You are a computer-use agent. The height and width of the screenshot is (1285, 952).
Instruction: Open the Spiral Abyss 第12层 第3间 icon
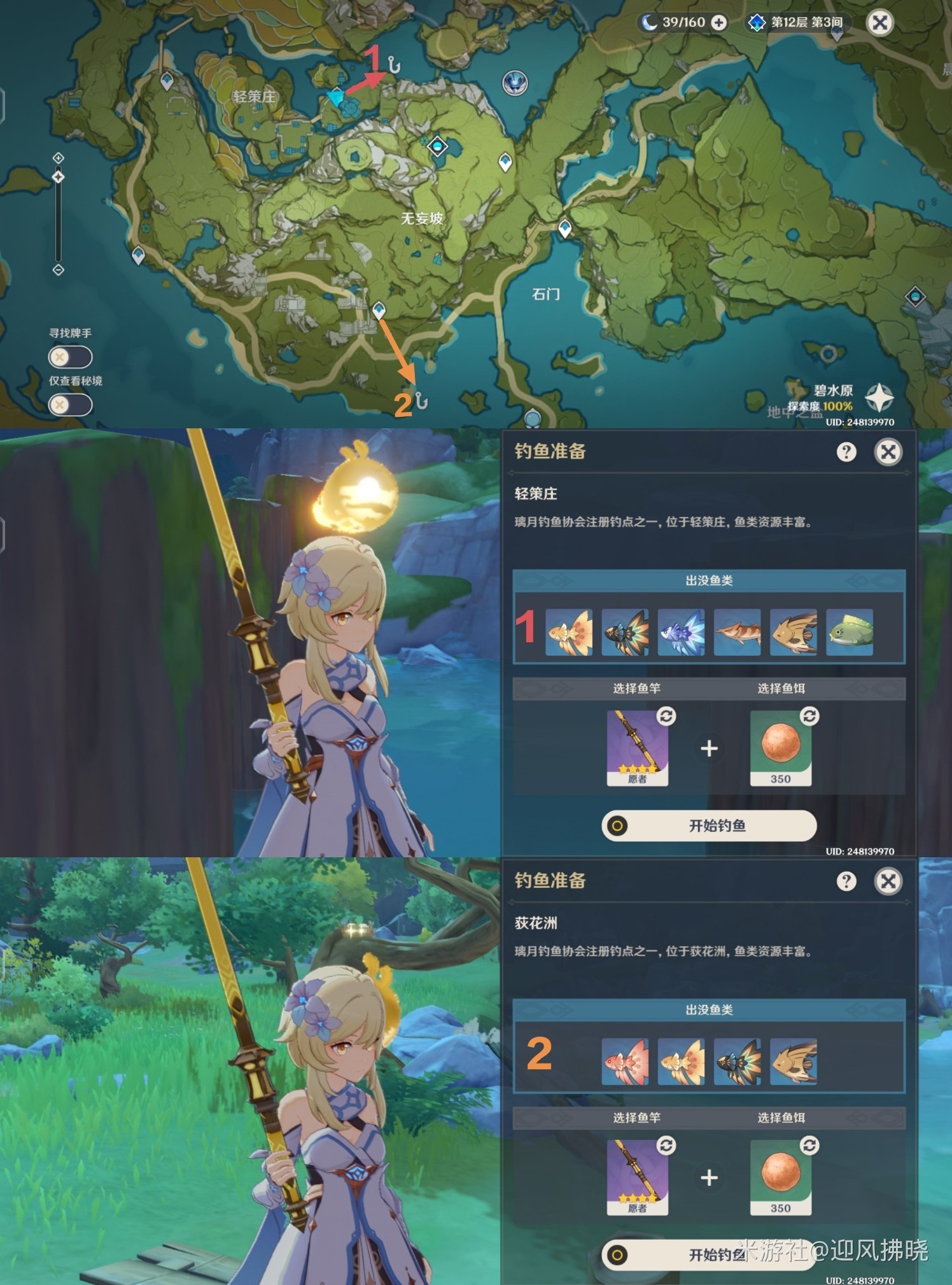click(757, 22)
